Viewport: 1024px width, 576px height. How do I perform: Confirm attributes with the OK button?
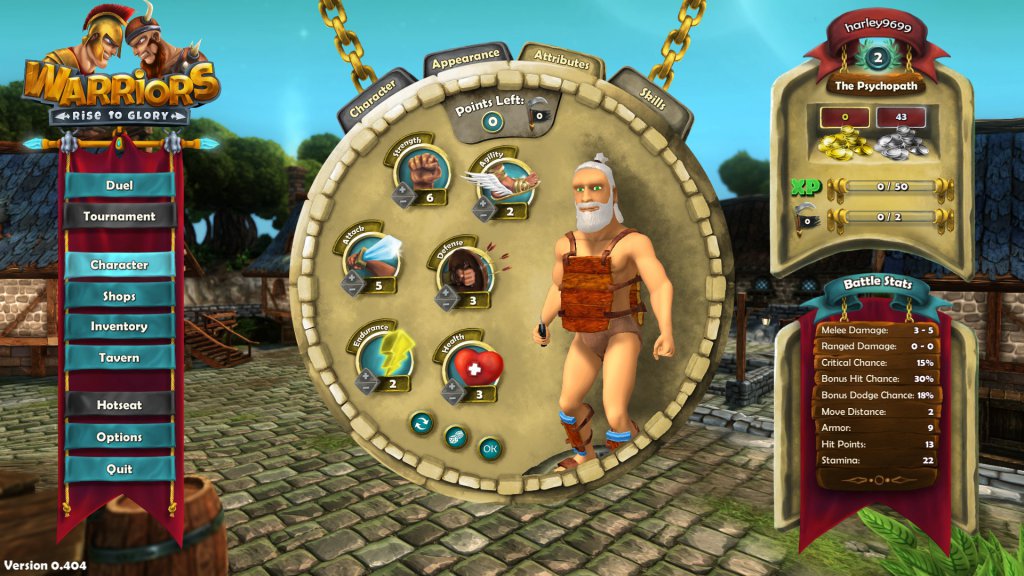click(490, 448)
